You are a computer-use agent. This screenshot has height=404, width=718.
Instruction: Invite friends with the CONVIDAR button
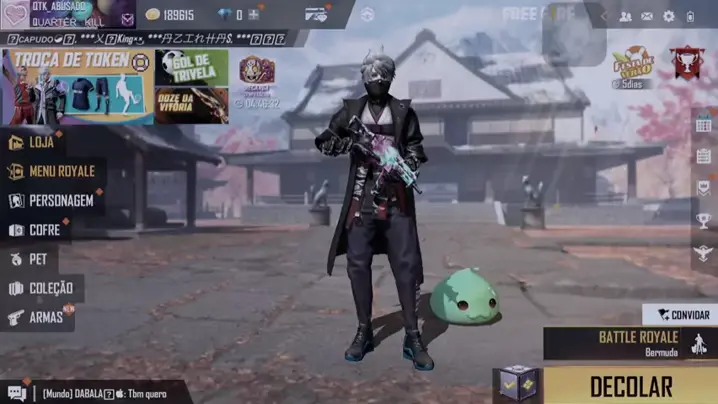[x=680, y=314]
